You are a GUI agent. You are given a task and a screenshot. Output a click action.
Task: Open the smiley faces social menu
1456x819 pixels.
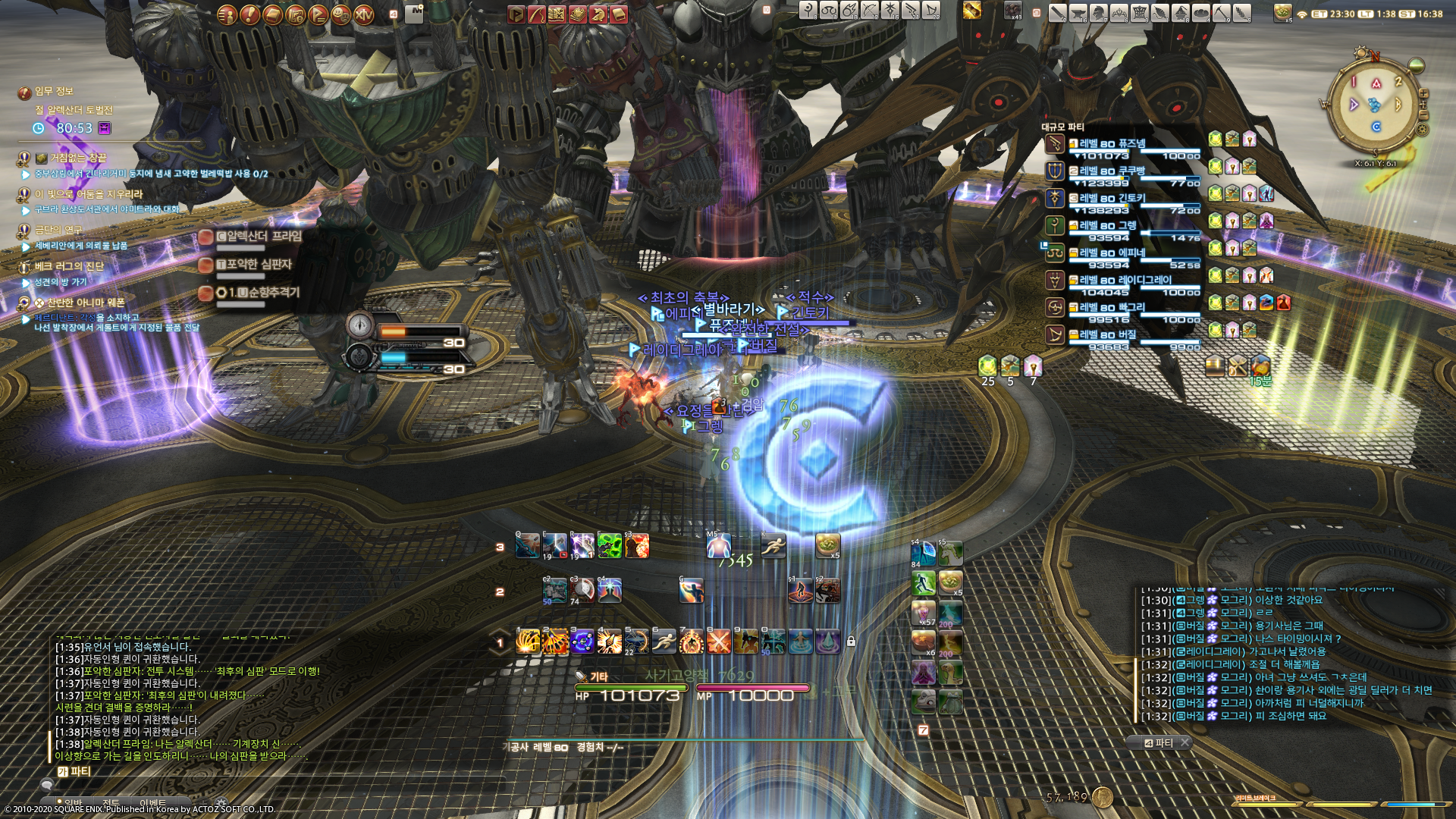point(341,14)
